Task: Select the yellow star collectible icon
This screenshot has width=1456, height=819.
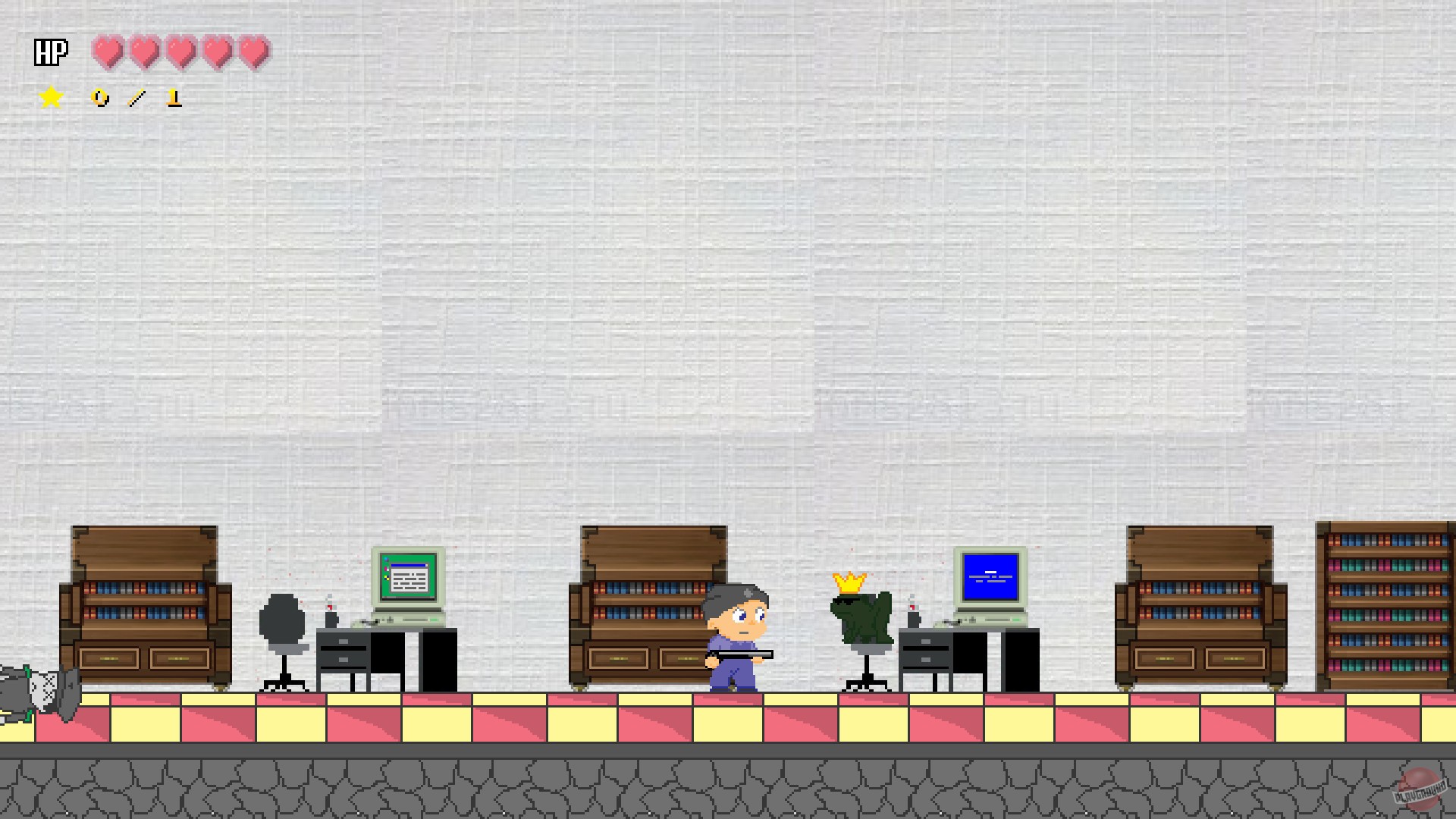Action: (x=50, y=96)
